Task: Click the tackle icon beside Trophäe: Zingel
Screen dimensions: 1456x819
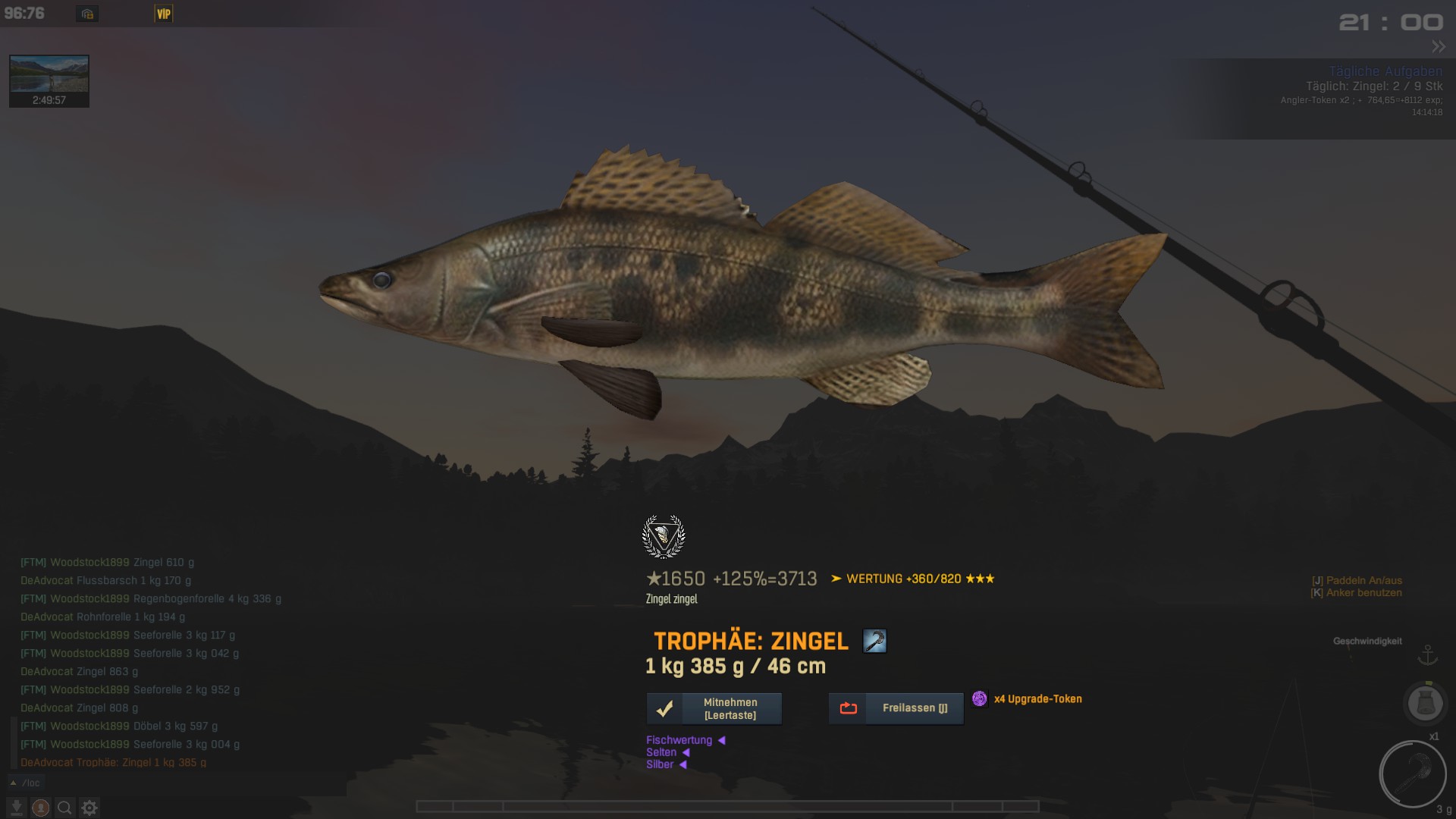Action: coord(874,641)
